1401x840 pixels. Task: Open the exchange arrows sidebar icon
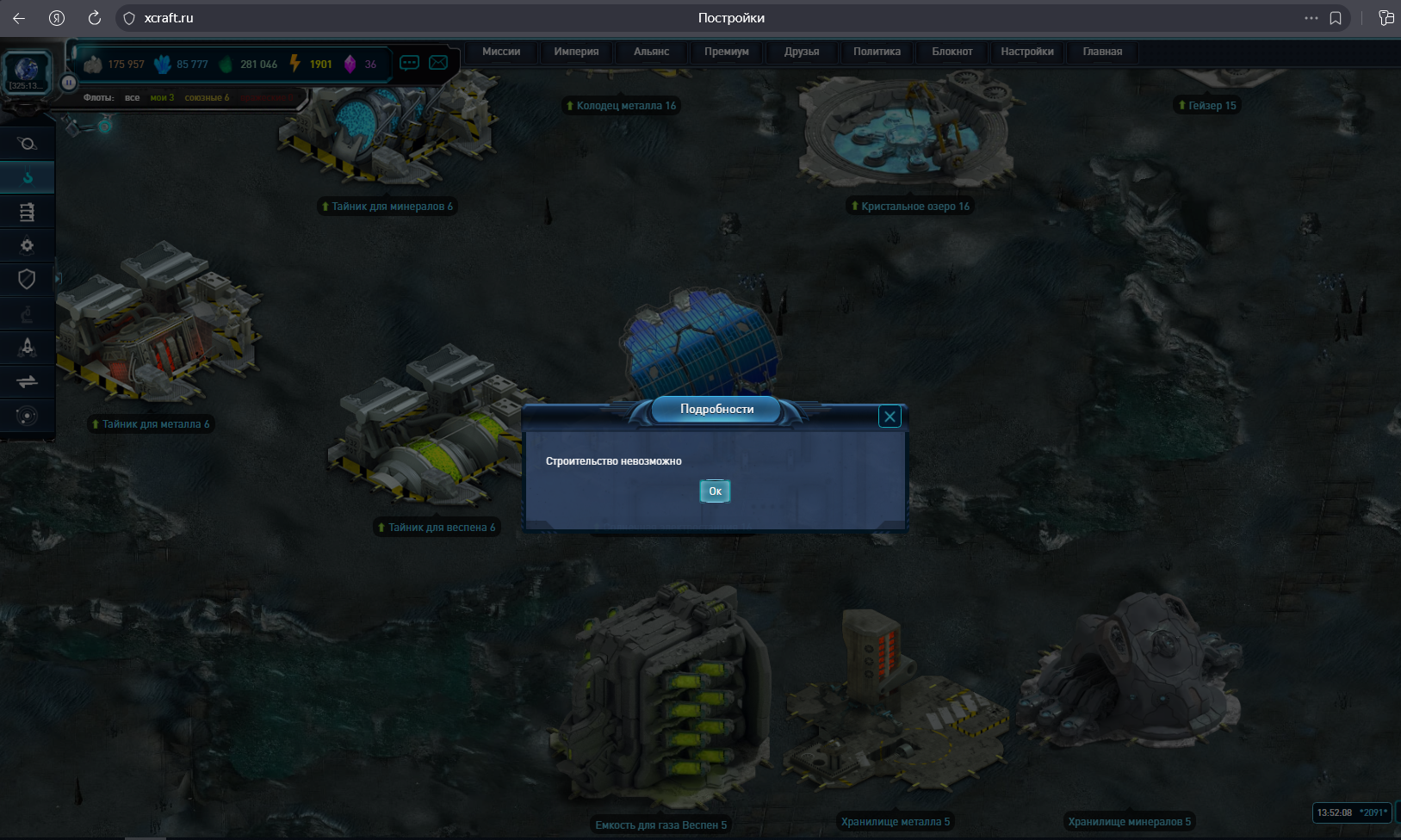click(x=27, y=381)
